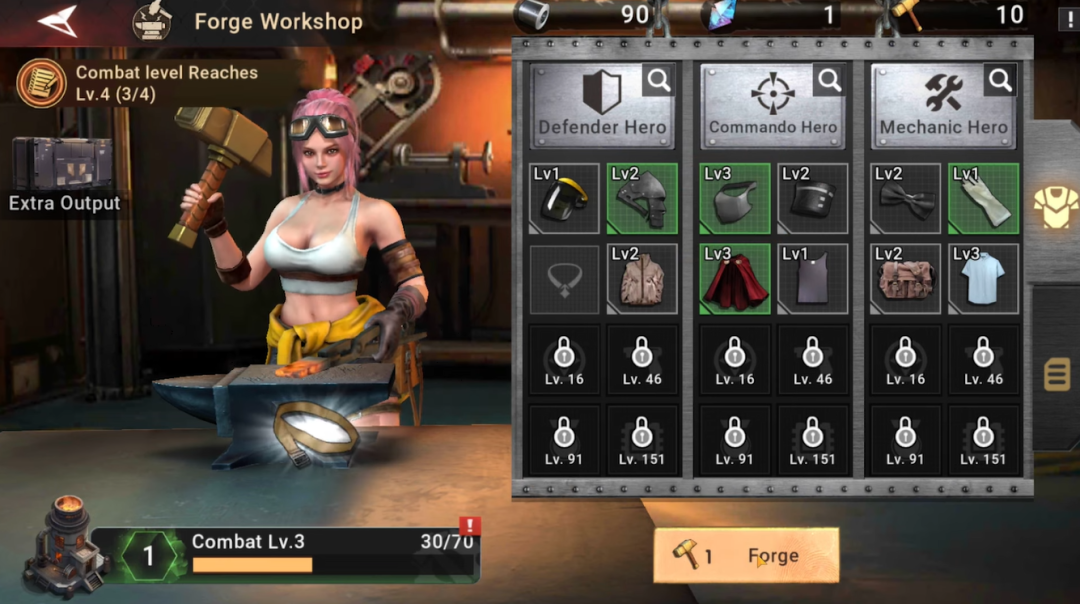Switch to the list scroll tab

tap(1057, 375)
